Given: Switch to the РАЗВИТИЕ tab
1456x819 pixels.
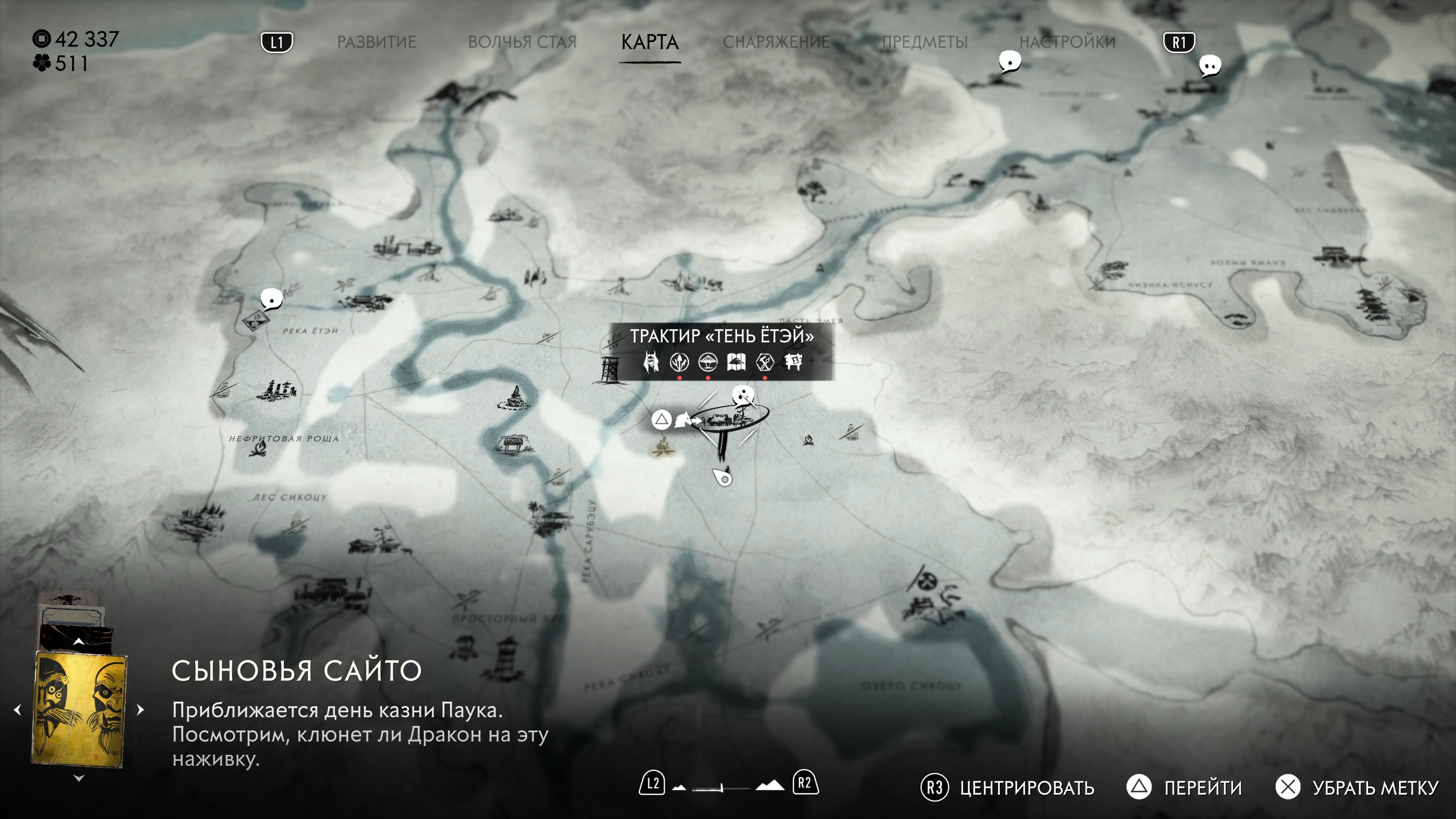Looking at the screenshot, I should (x=377, y=42).
